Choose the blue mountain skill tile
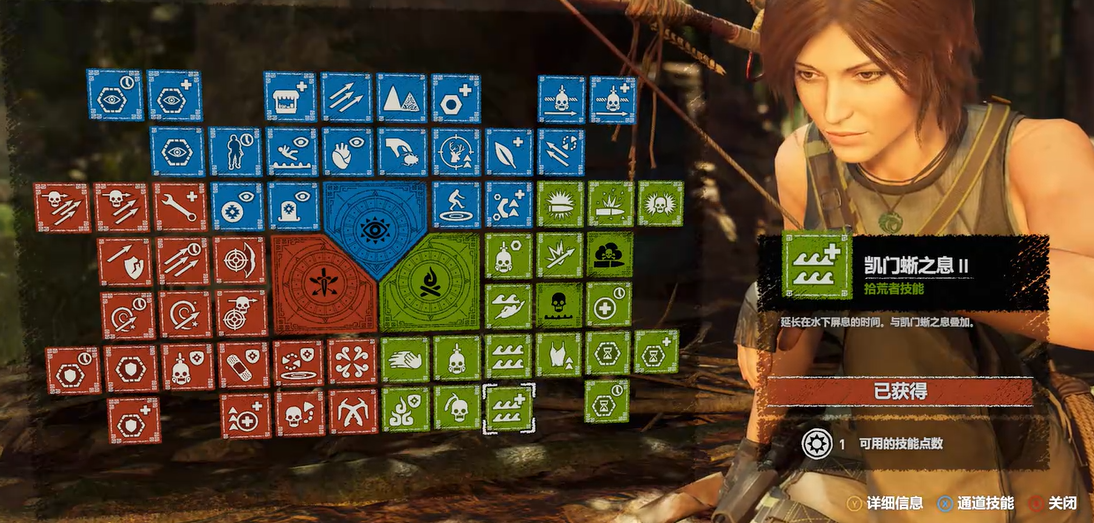Viewport: 1094px width, 523px height. [401, 97]
